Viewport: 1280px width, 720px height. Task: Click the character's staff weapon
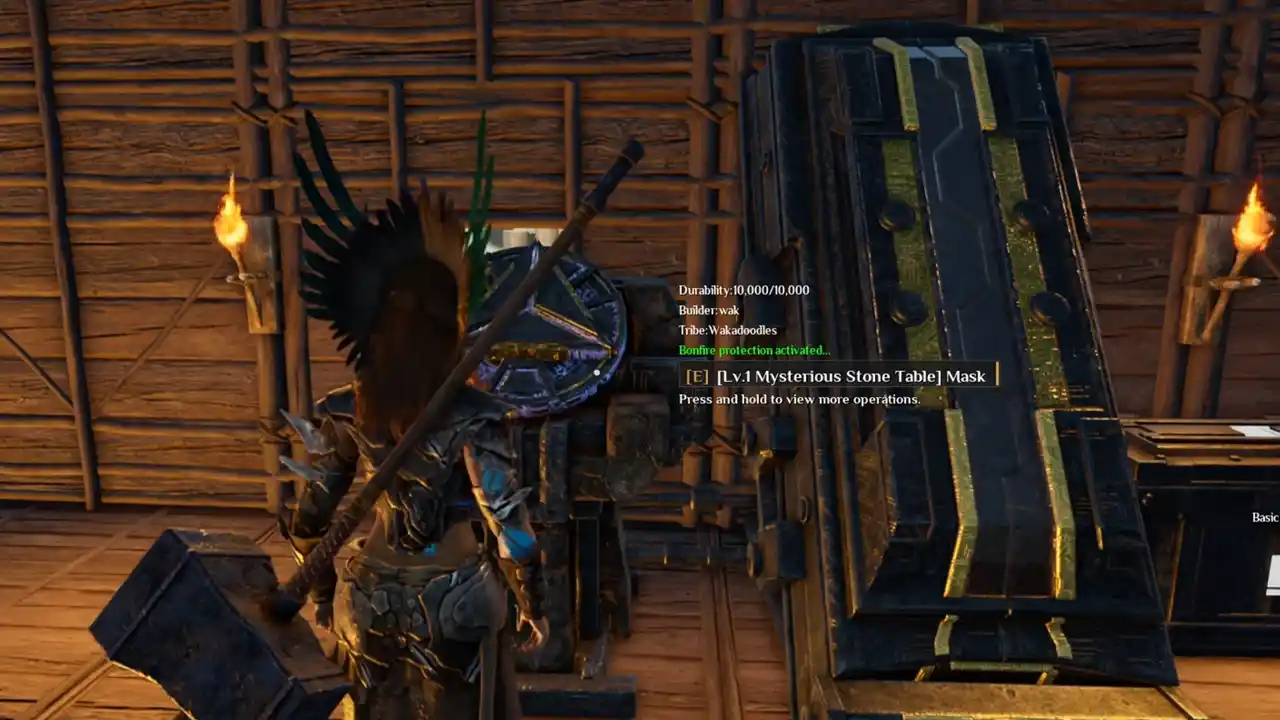point(430,430)
